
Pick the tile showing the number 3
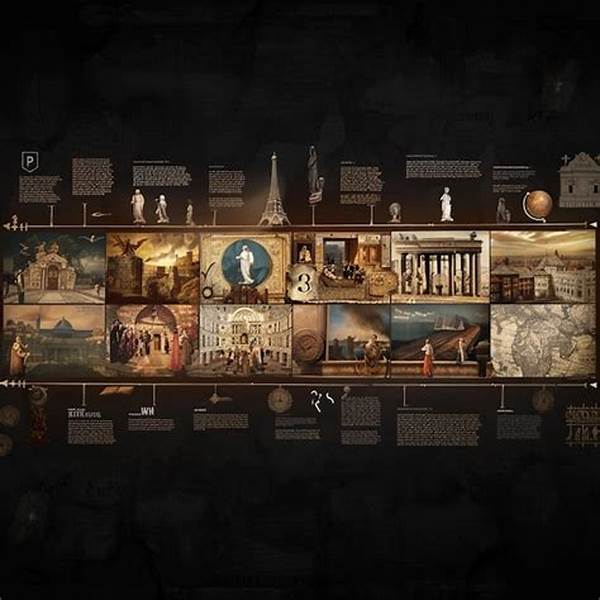(304, 283)
